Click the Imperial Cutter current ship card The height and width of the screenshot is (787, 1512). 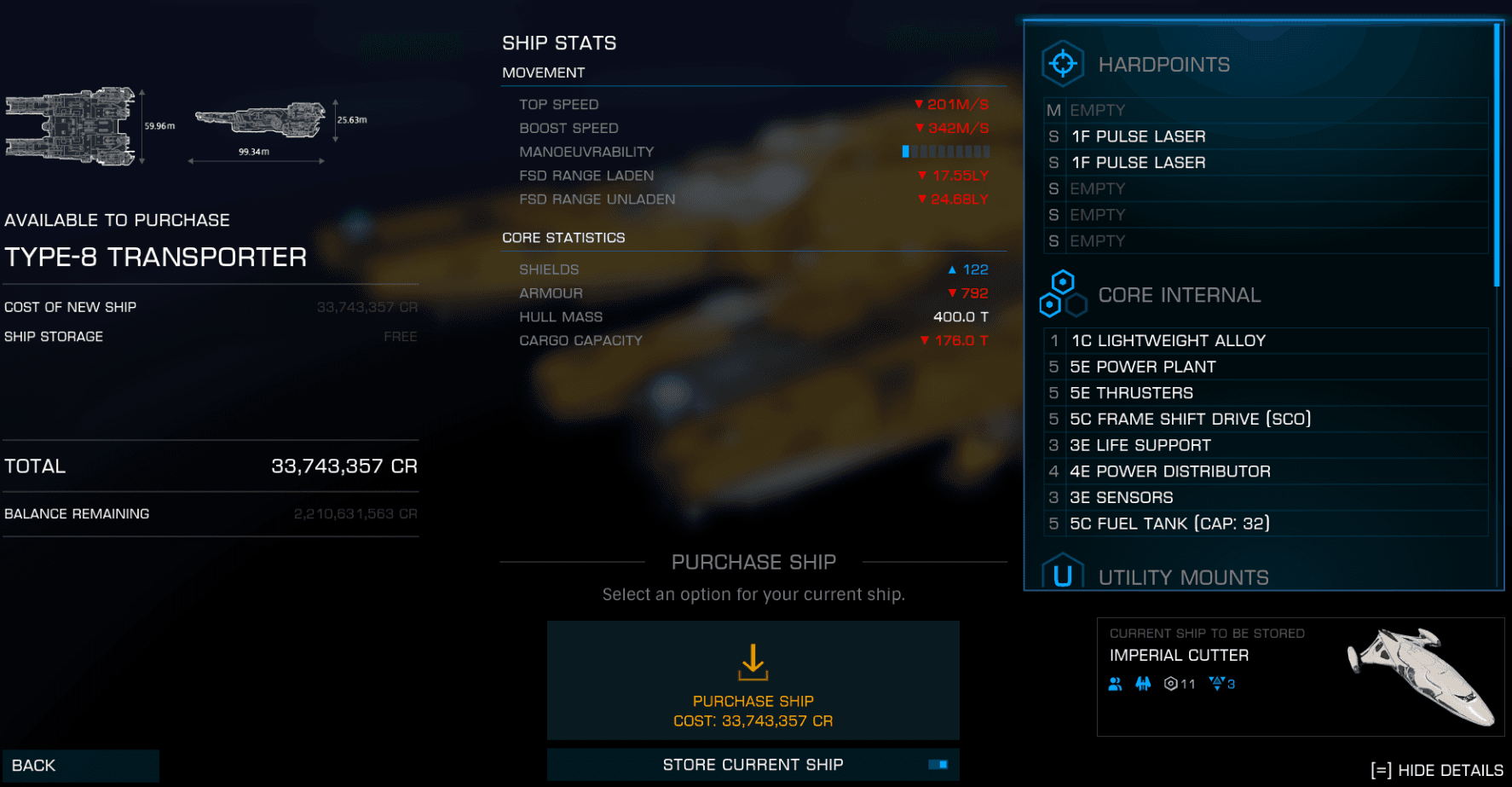pyautogui.click(x=1300, y=676)
